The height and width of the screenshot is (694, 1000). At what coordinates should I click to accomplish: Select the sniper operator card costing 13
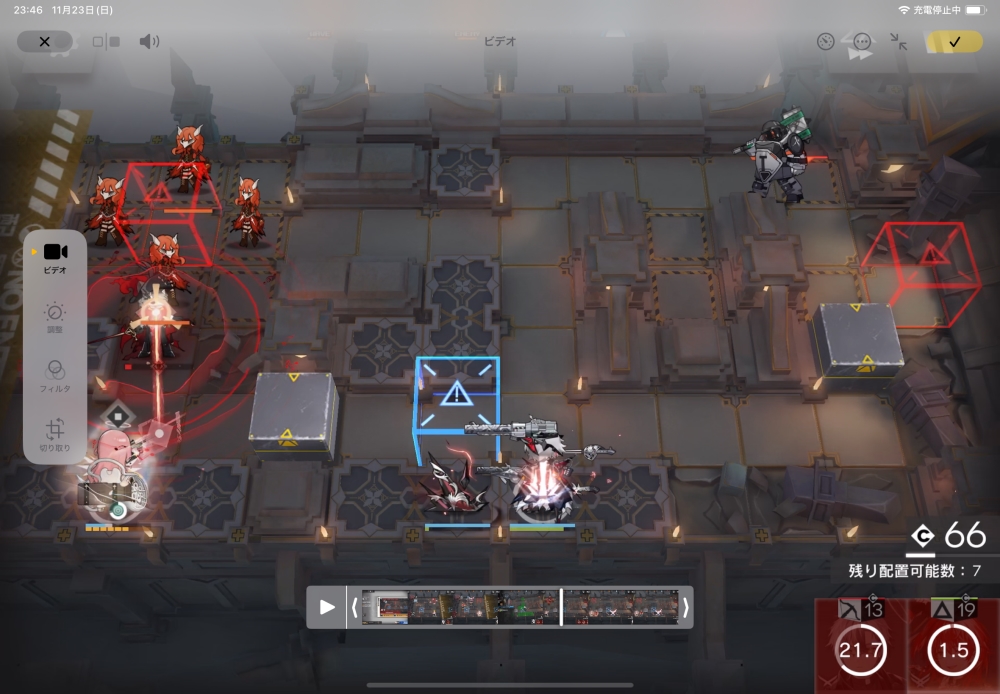pyautogui.click(x=860, y=647)
